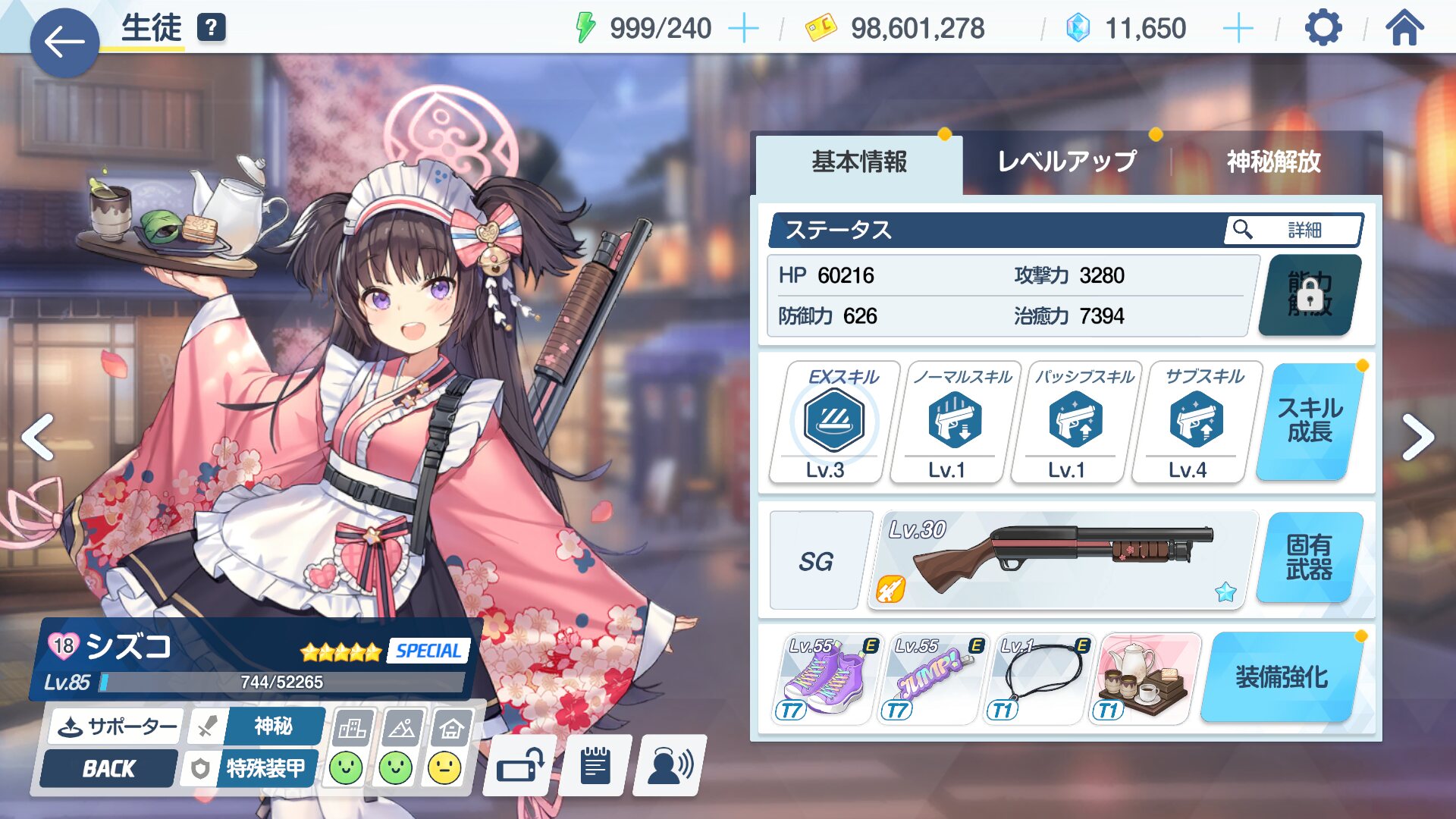Choose the necklace equipment slot
Screen dimensions: 1456x819
pyautogui.click(x=1039, y=679)
